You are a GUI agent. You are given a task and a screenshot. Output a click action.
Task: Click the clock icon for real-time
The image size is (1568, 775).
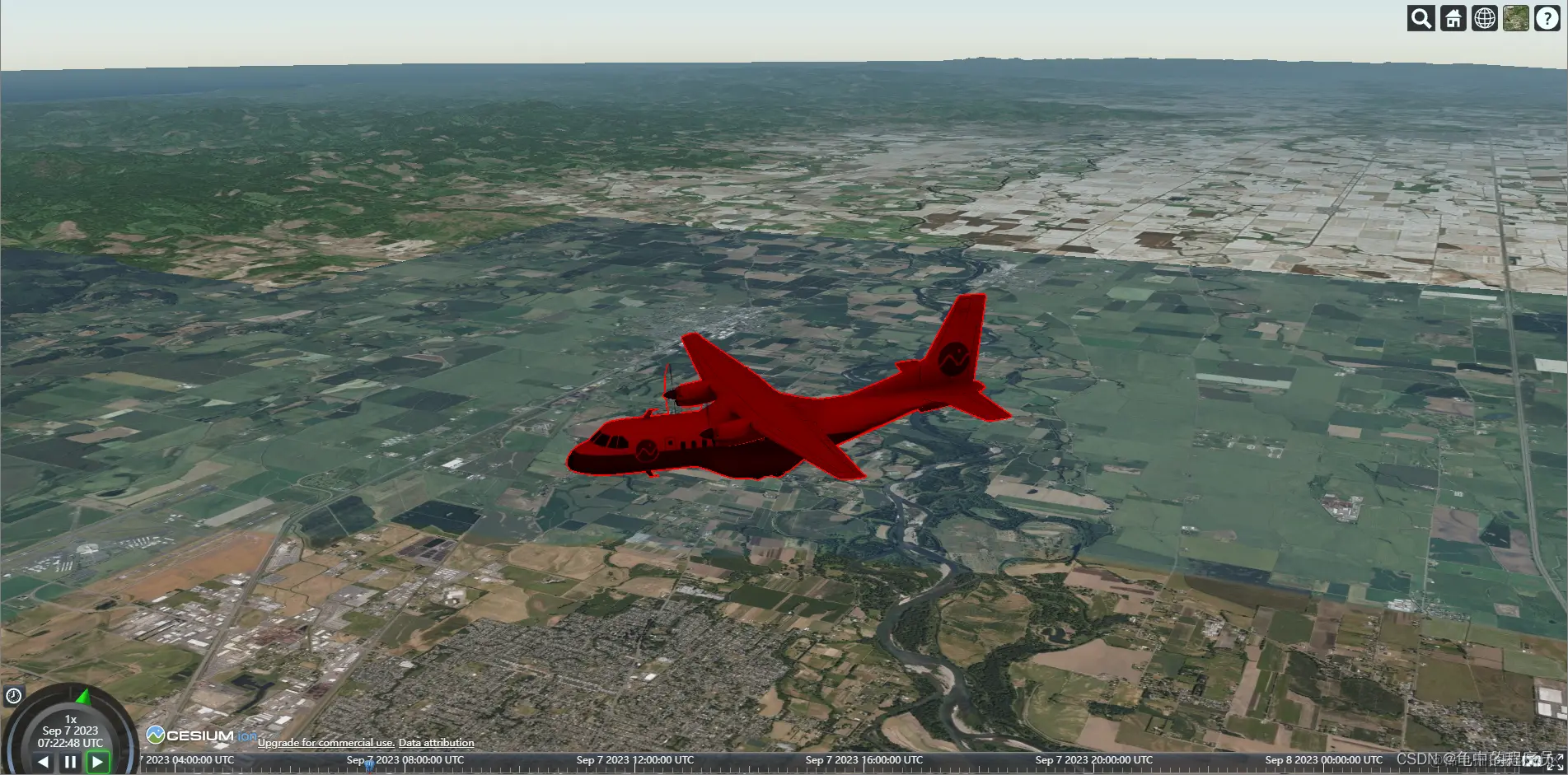click(x=13, y=696)
